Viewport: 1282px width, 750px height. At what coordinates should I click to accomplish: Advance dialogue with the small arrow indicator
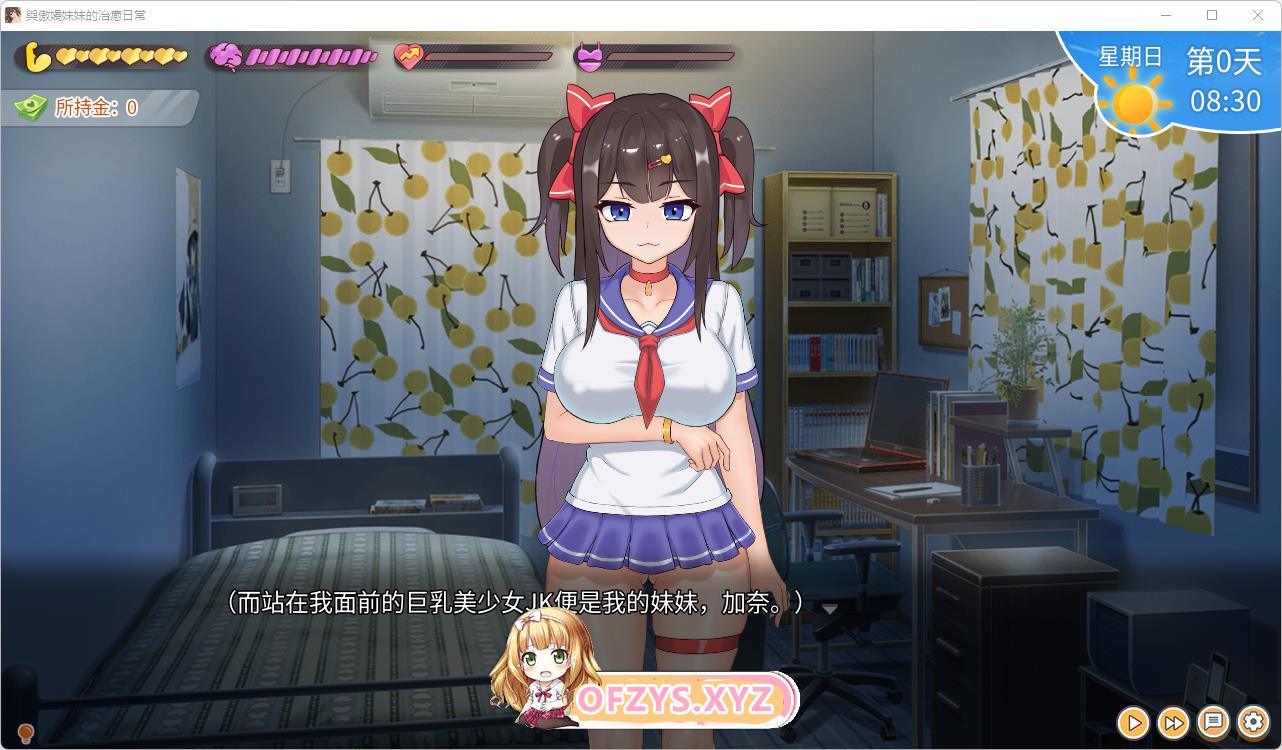point(829,608)
